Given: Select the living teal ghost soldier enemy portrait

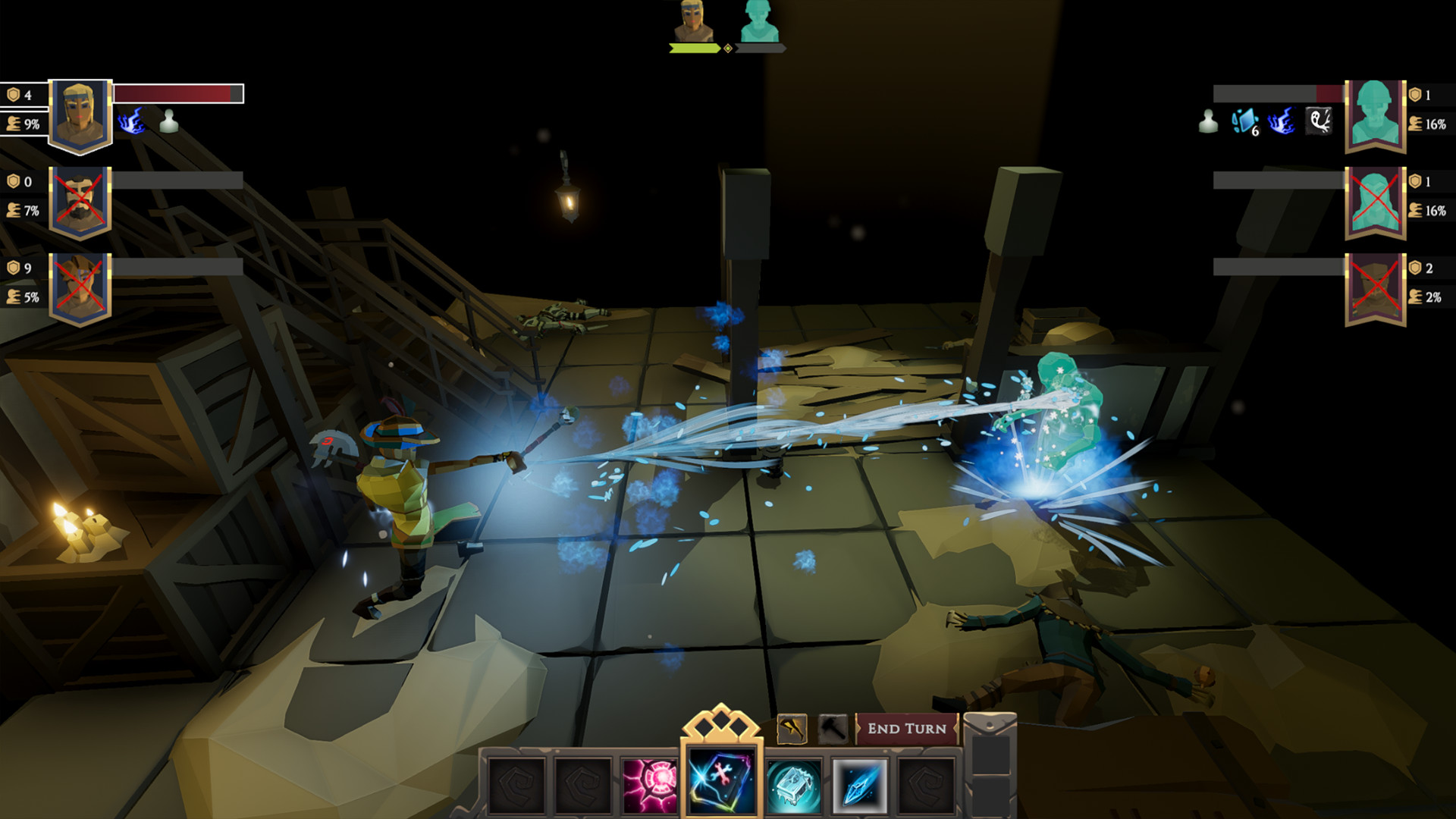Looking at the screenshot, I should pyautogui.click(x=1375, y=115).
